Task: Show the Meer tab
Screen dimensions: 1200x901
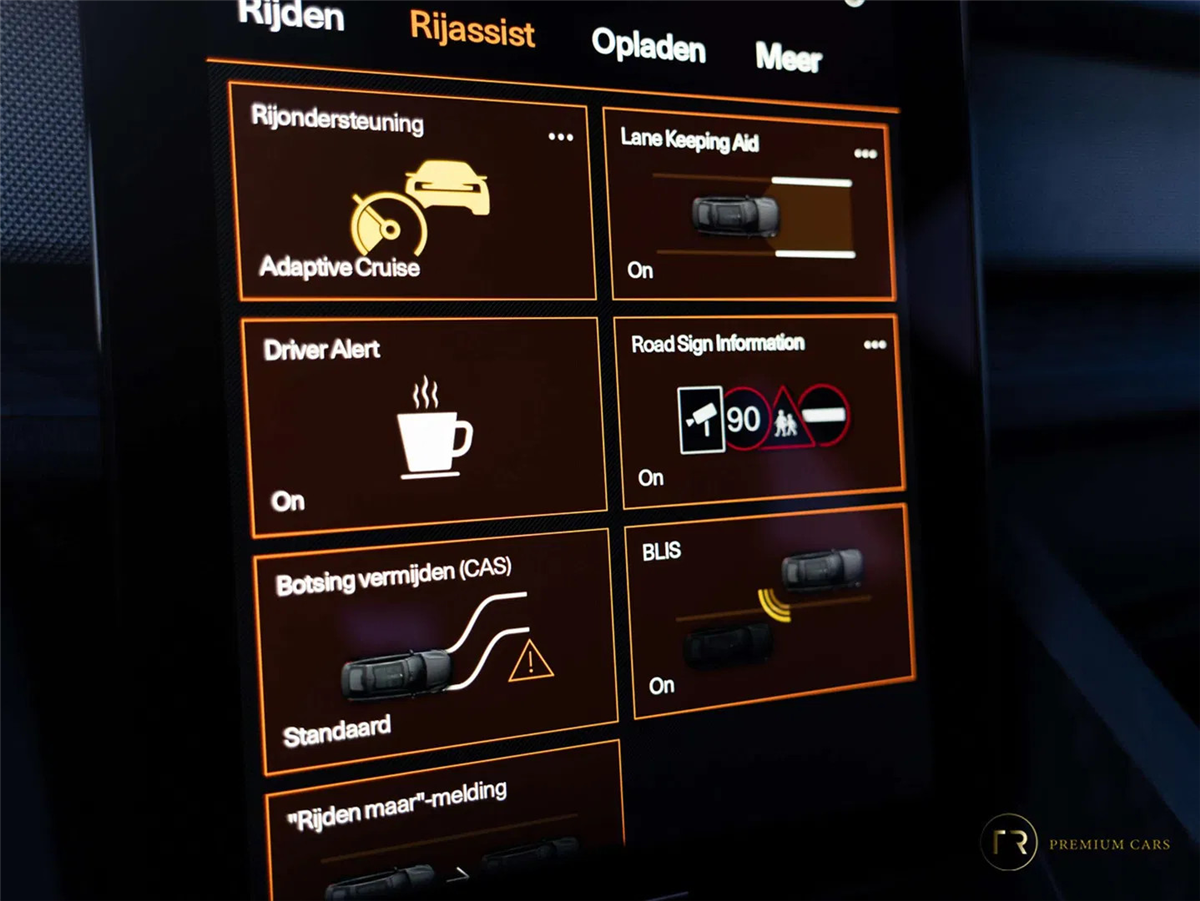Action: (x=788, y=58)
